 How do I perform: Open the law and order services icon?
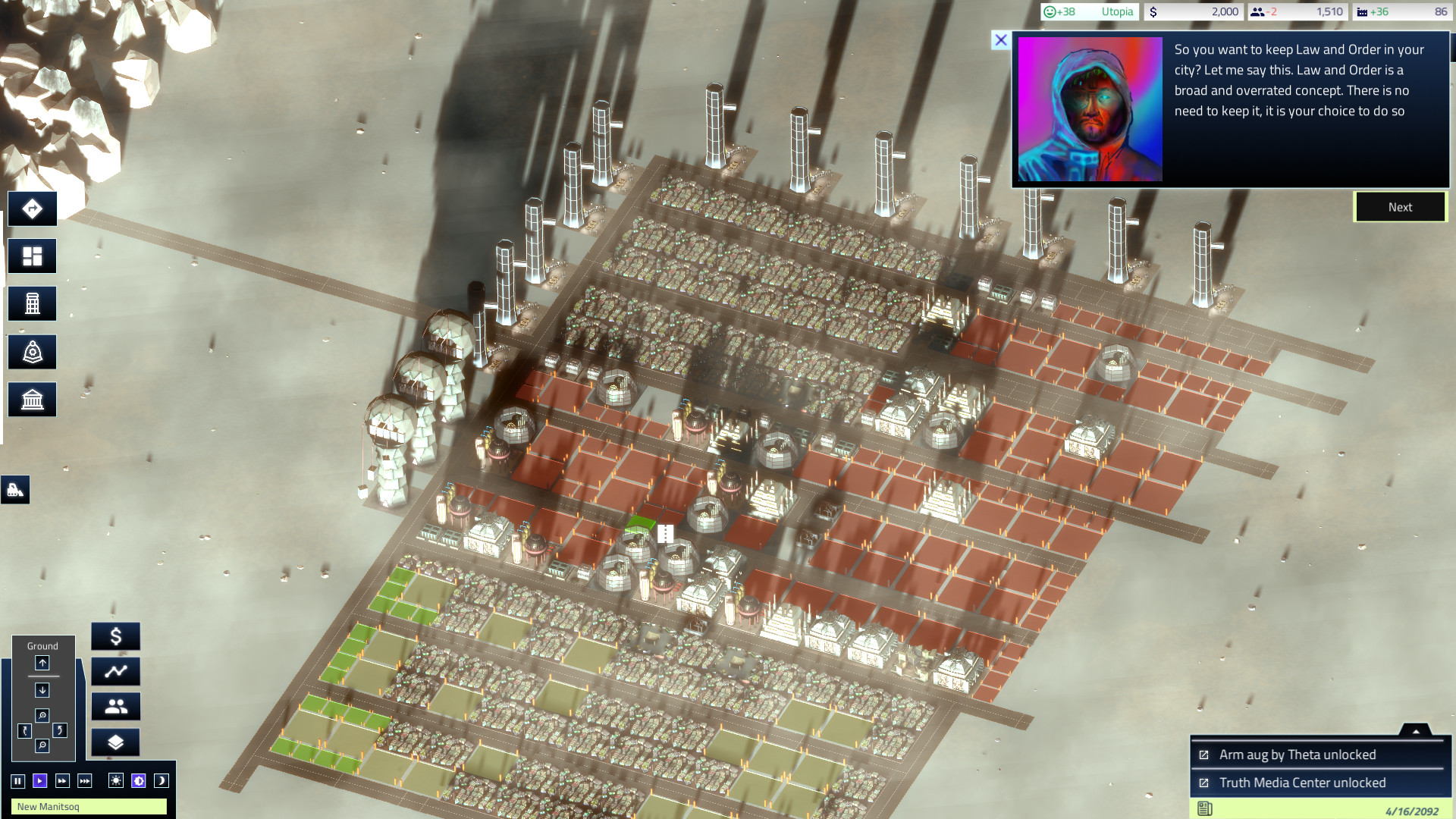[x=32, y=351]
